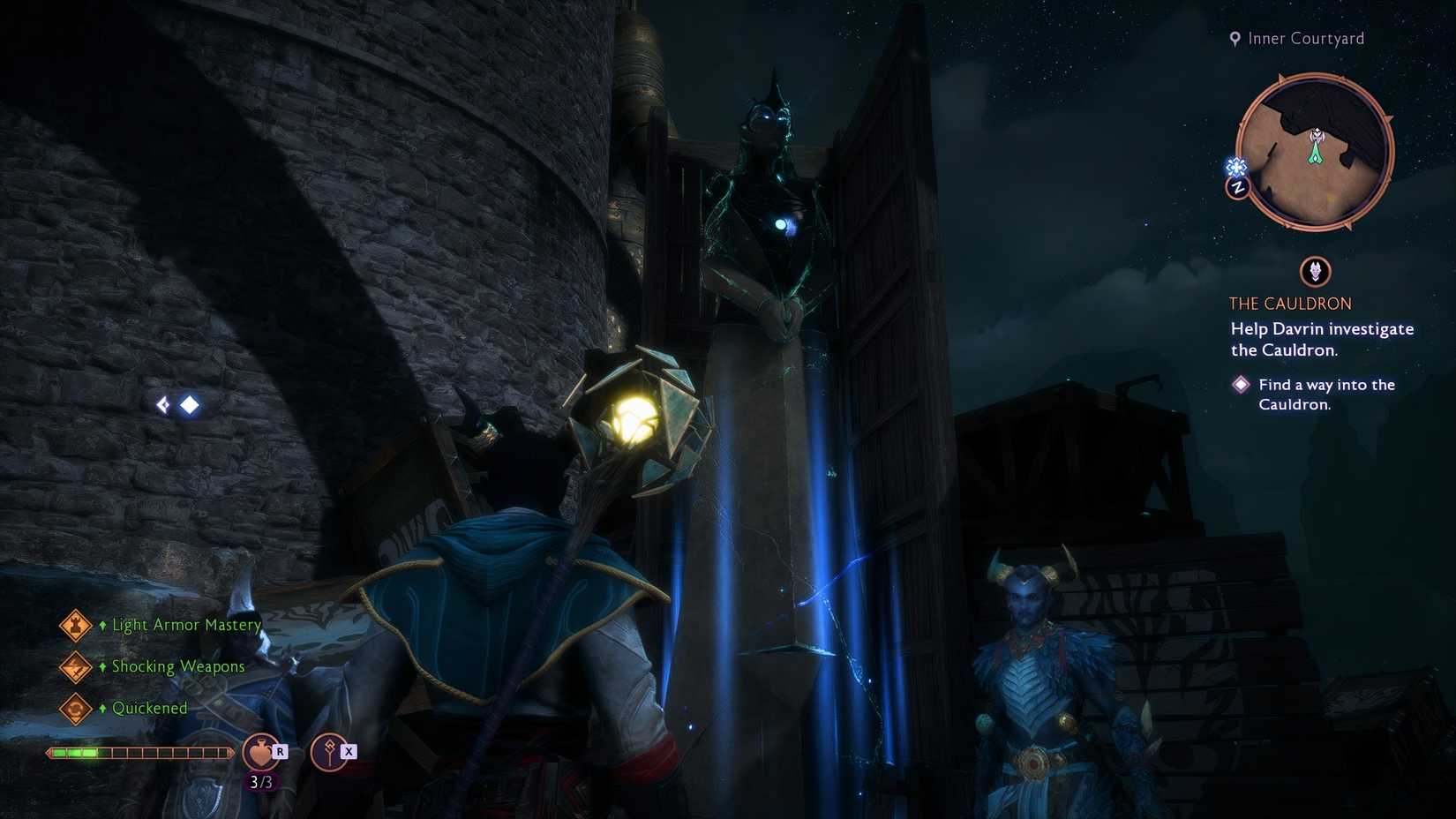Click the healing potion flask icon
Screen dimensions: 1456x819
click(x=260, y=753)
